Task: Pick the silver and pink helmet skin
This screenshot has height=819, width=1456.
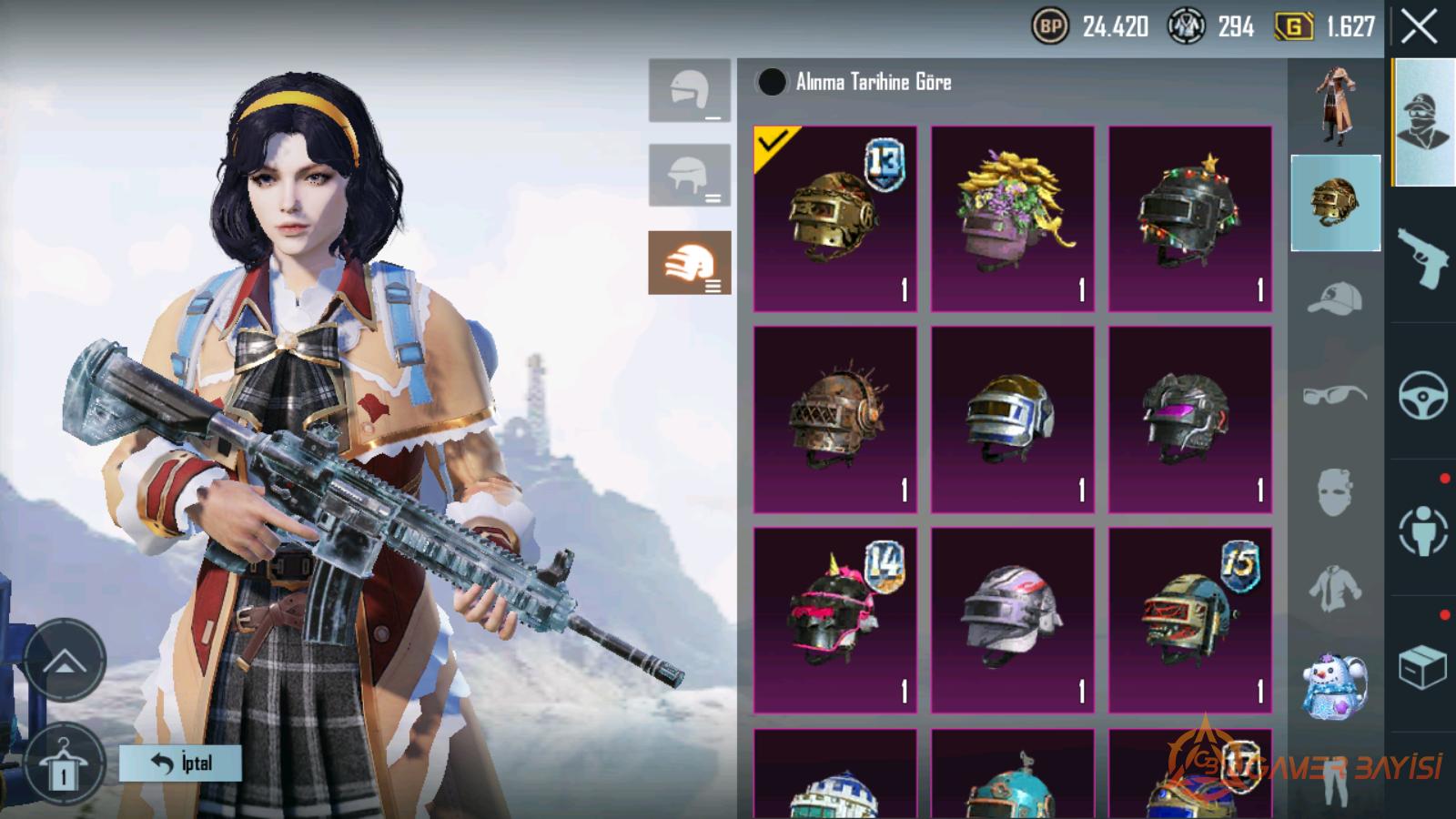Action: click(1012, 620)
